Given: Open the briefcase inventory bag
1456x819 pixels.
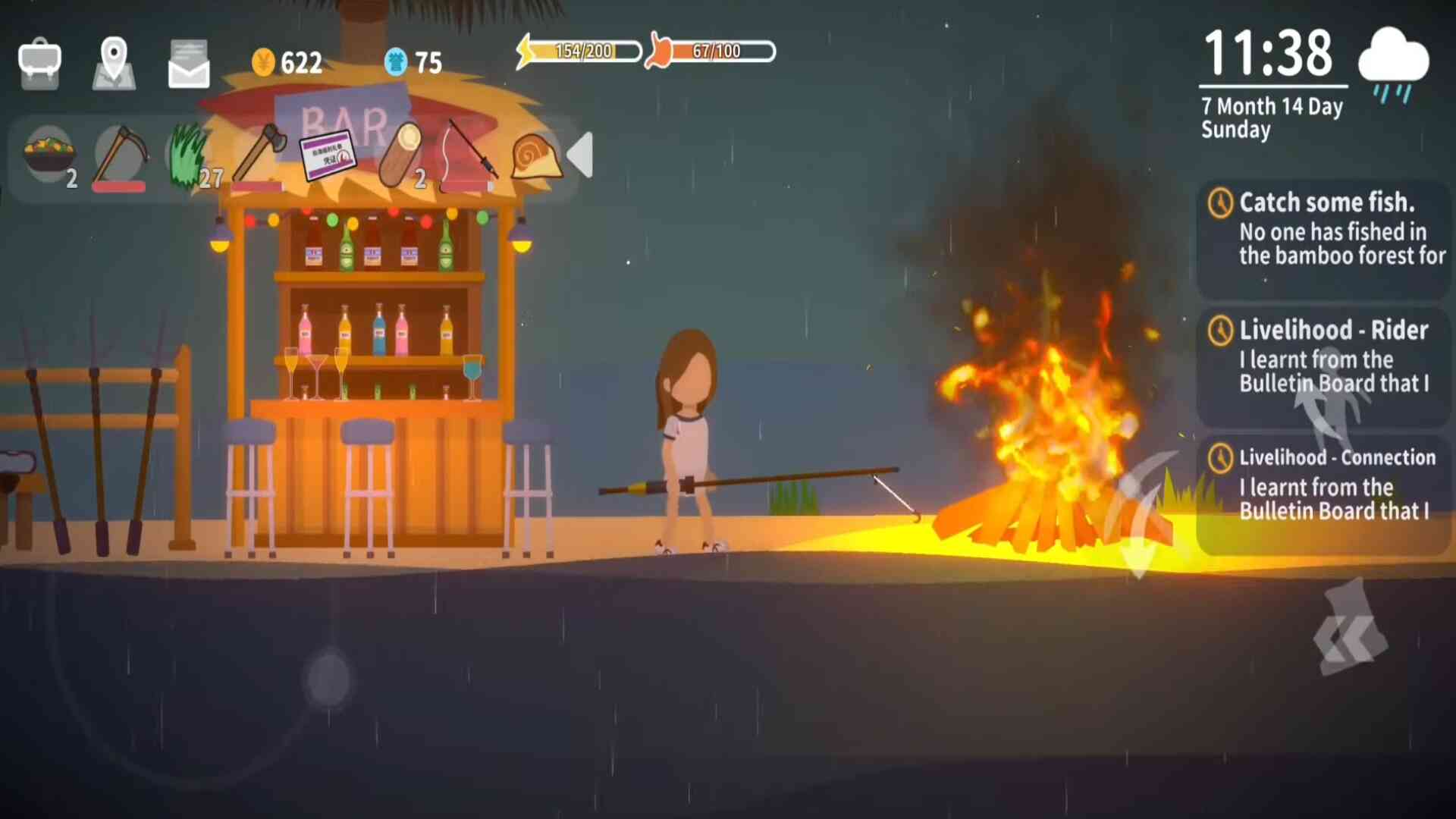Looking at the screenshot, I should 39,63.
